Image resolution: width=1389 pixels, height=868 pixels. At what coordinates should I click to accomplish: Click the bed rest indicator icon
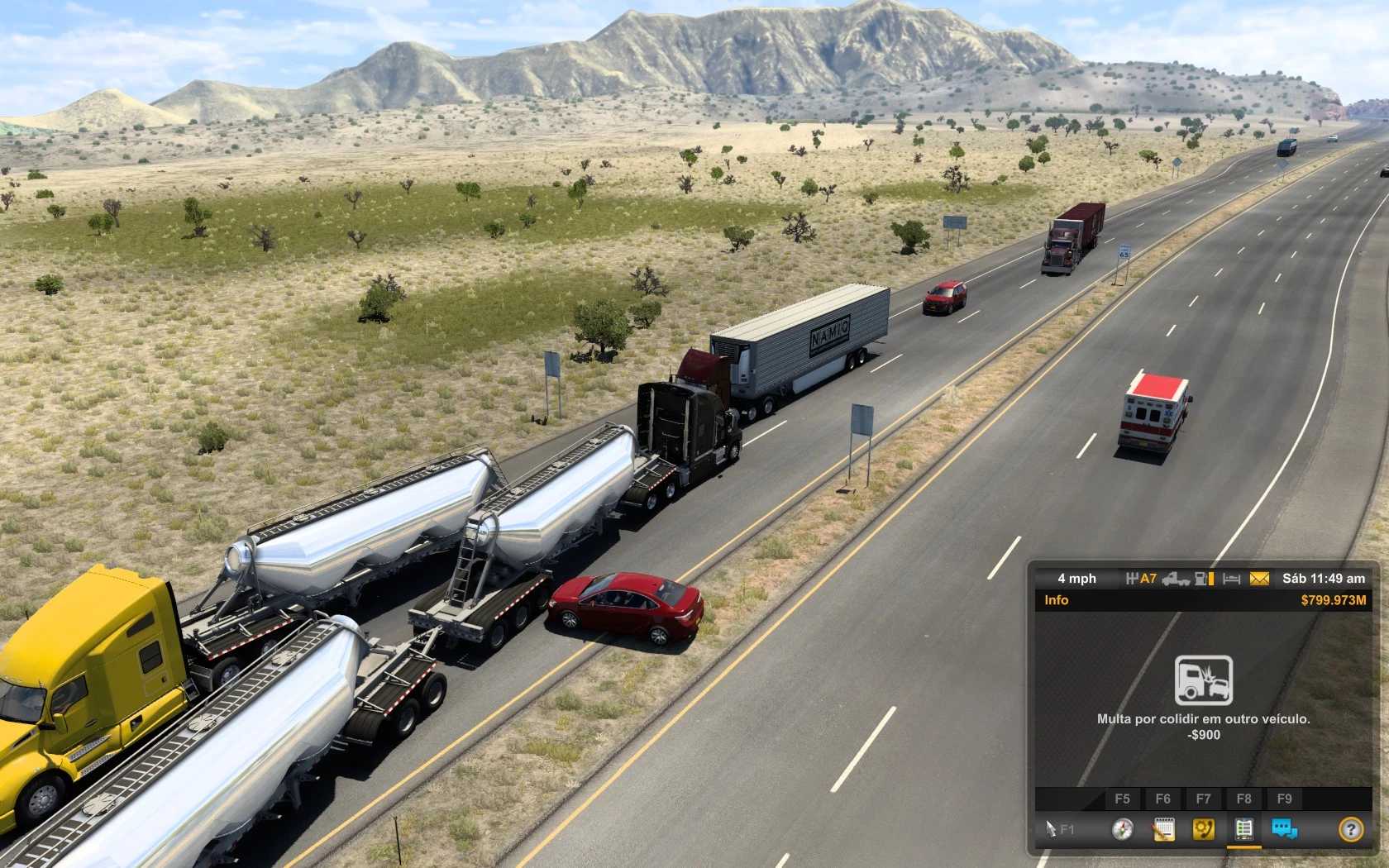click(x=1232, y=579)
